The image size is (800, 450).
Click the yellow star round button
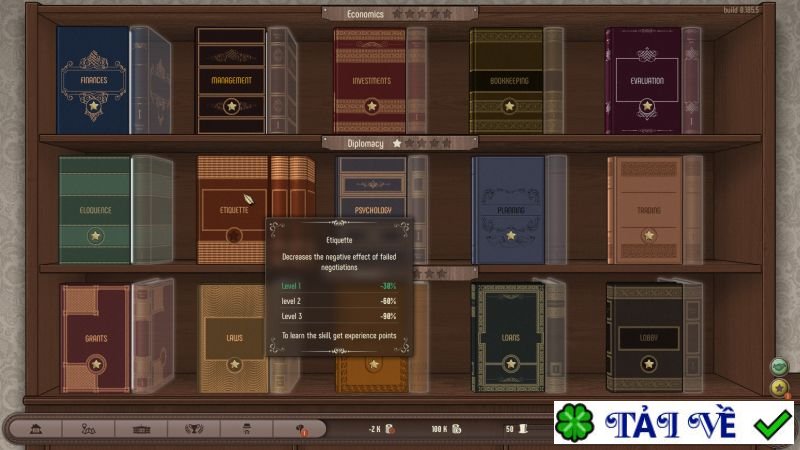pyautogui.click(x=779, y=387)
